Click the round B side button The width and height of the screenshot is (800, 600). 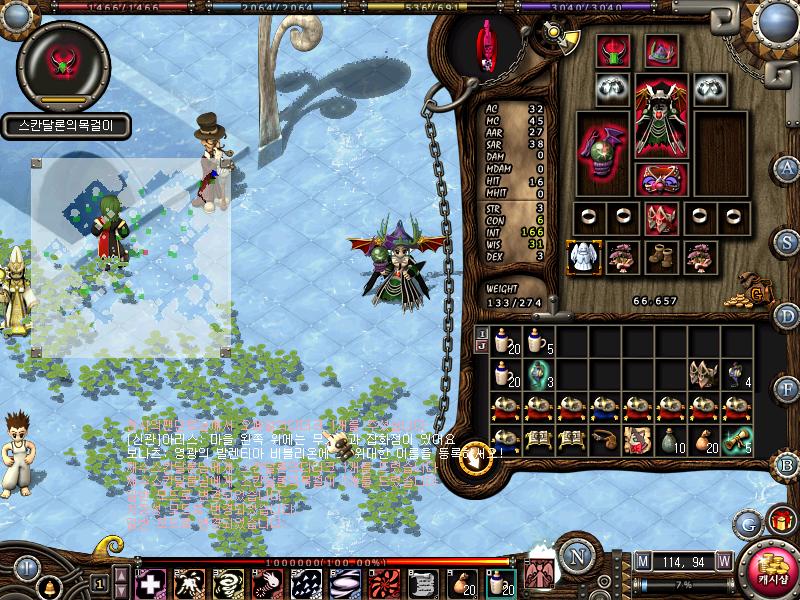coord(788,464)
